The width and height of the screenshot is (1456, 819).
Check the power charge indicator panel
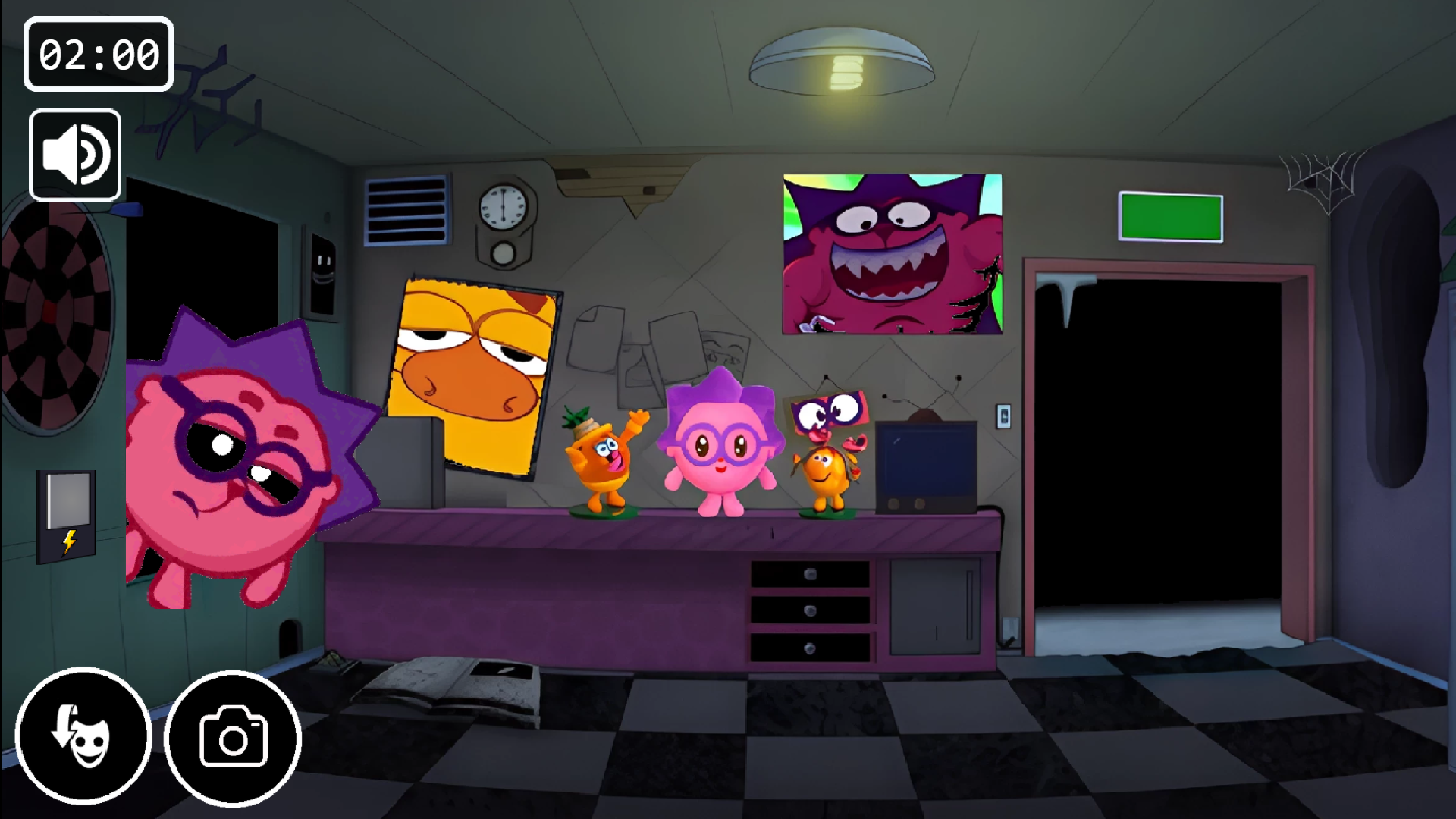point(65,517)
